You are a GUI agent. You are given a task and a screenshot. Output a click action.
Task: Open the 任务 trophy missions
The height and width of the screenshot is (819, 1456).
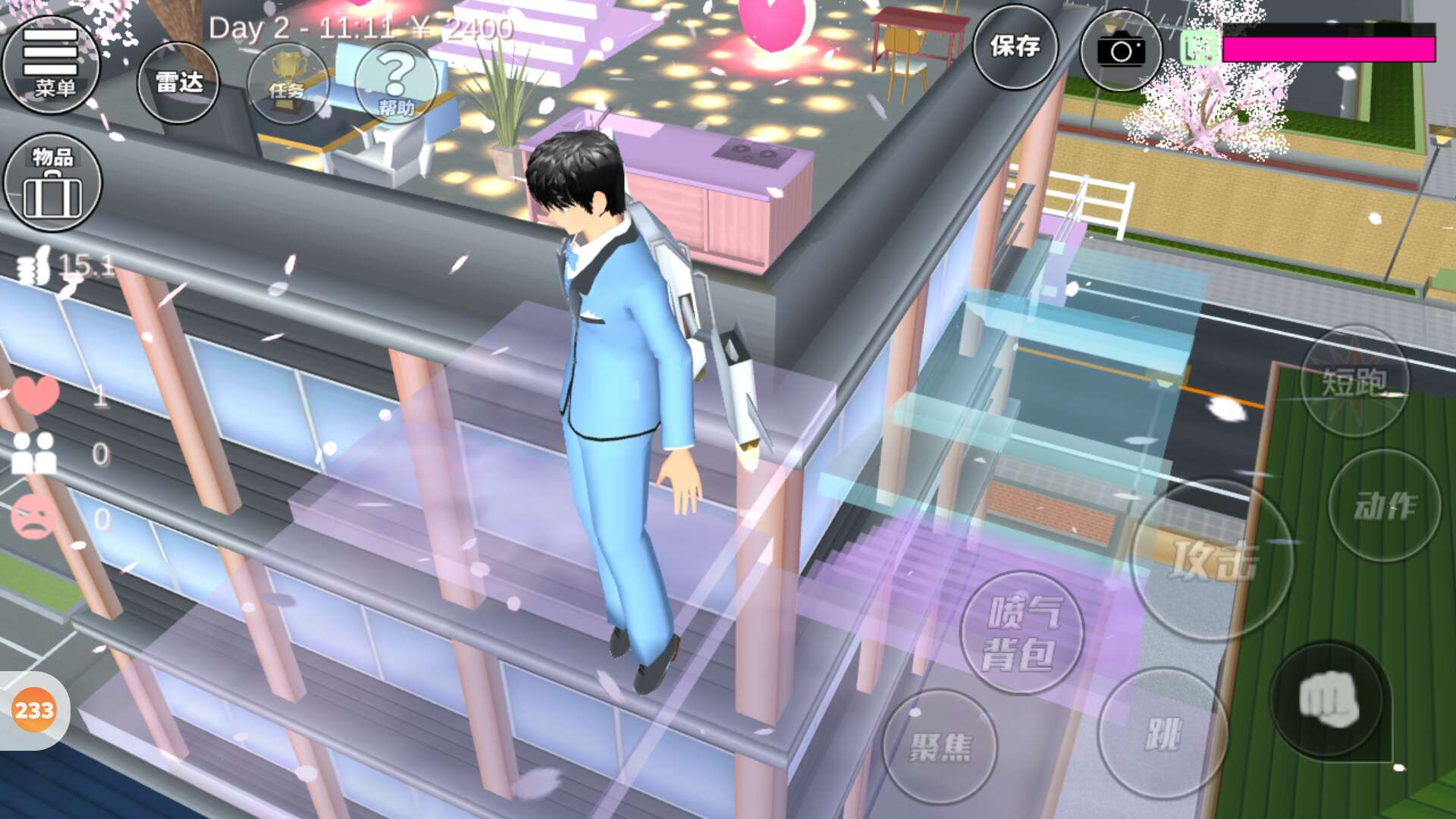[287, 82]
